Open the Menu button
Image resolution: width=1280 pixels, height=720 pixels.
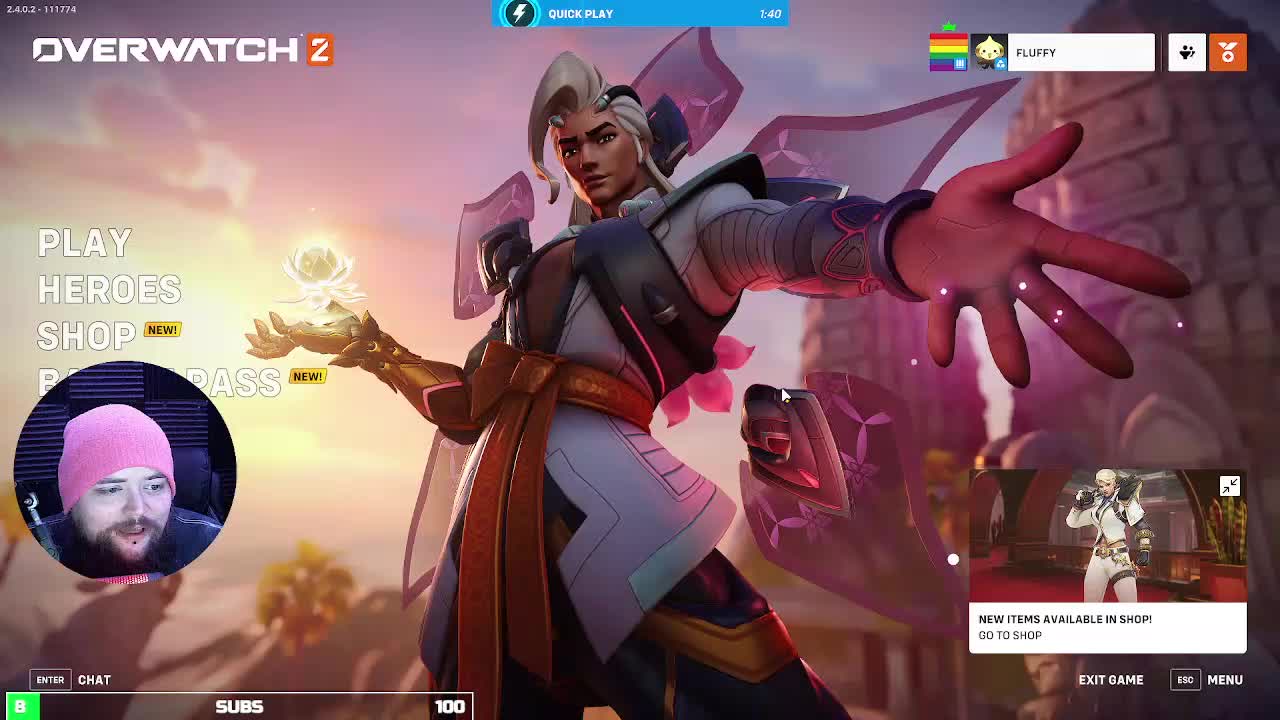pyautogui.click(x=1224, y=680)
